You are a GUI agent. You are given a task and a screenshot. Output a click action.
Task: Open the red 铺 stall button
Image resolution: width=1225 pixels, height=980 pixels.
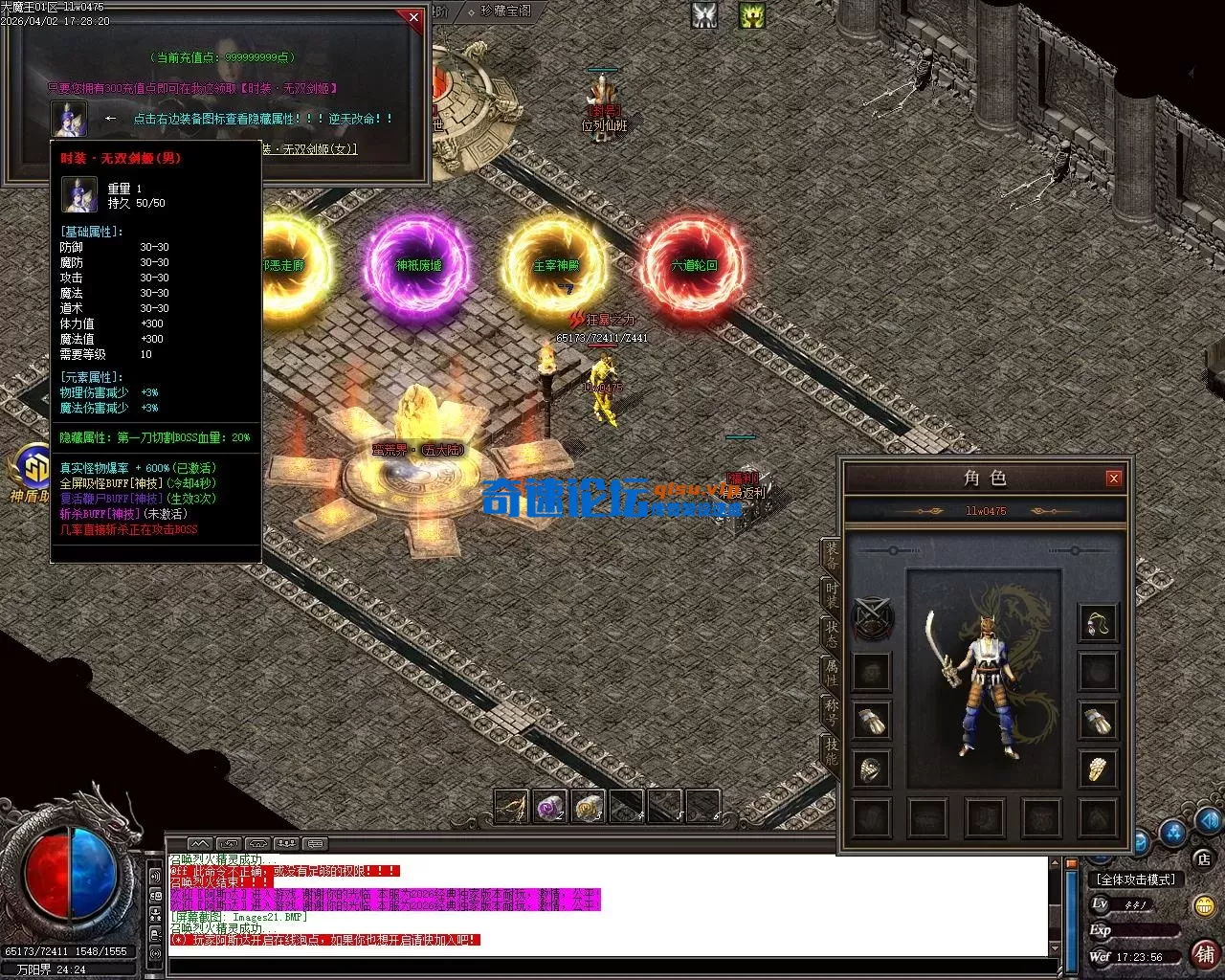point(1204,953)
